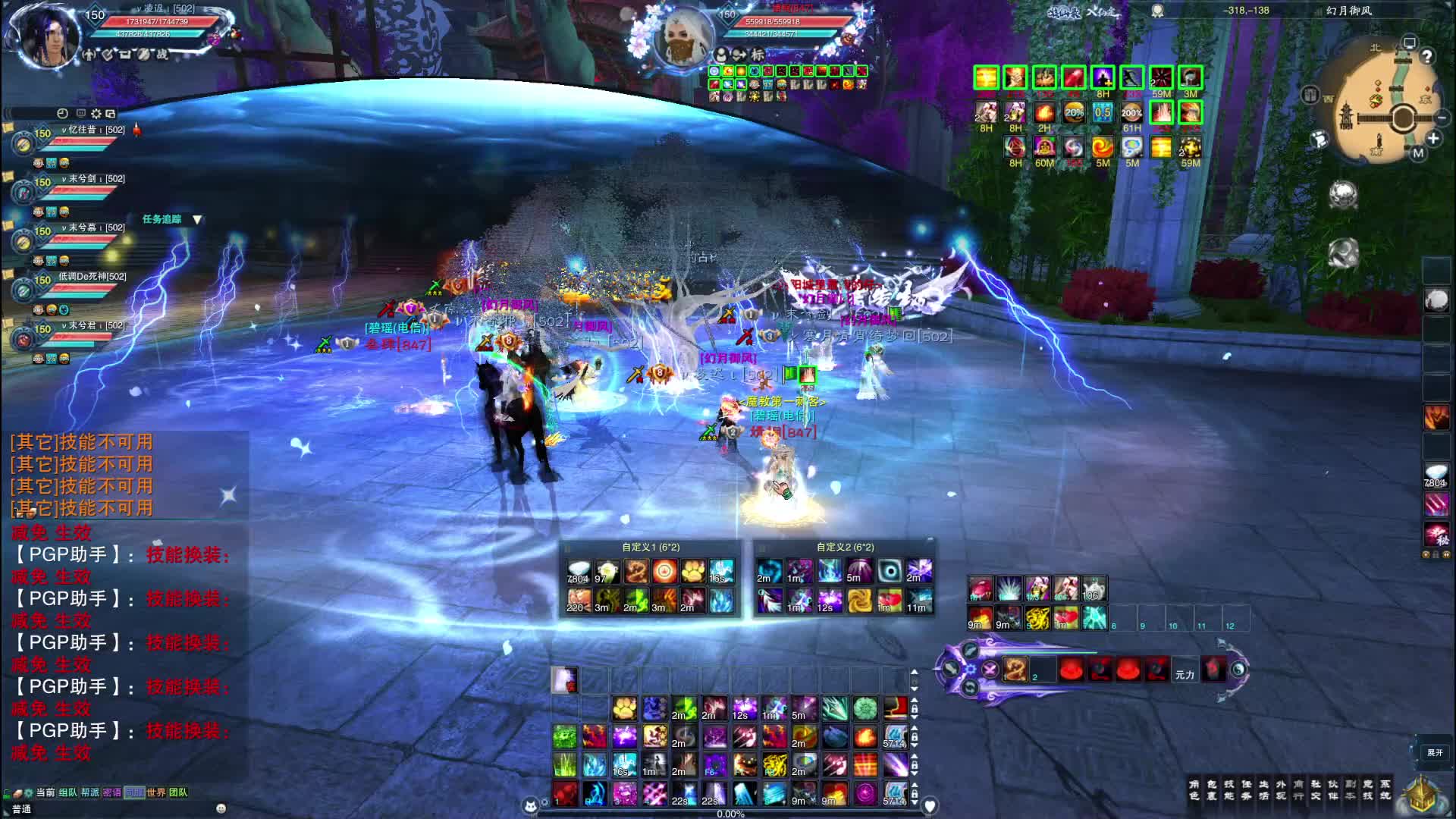The height and width of the screenshot is (819, 1456).
Task: Open the 帮派 chat channel tab
Action: pyautogui.click(x=90, y=792)
